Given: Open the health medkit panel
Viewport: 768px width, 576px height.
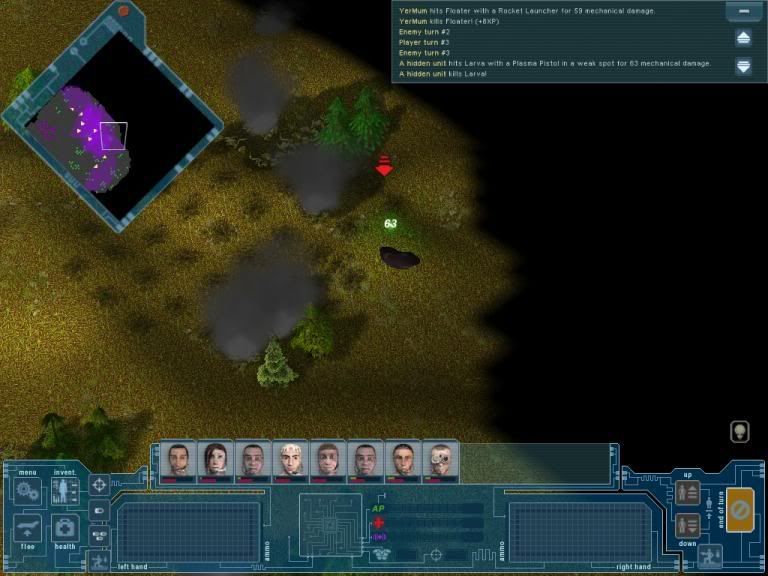Looking at the screenshot, I should (x=65, y=529).
